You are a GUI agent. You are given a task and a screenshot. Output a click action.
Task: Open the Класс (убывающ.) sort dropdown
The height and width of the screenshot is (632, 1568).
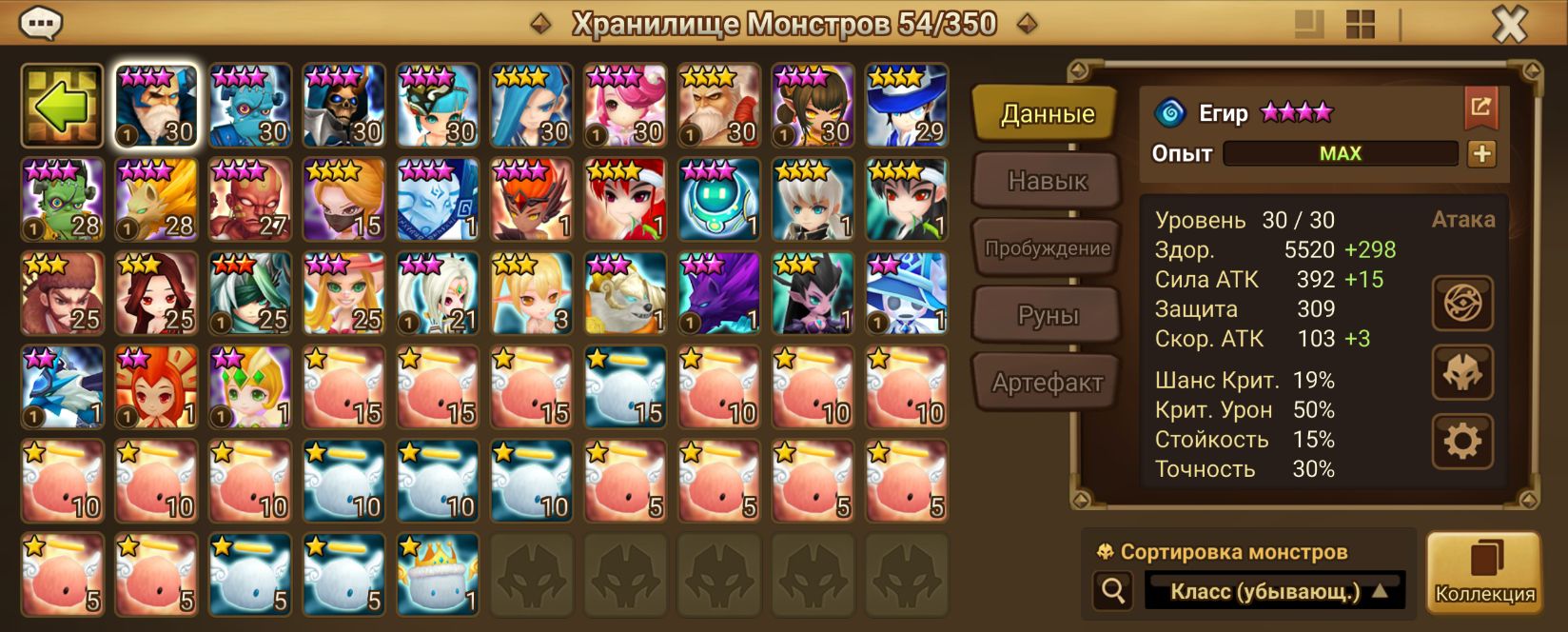point(1274,591)
